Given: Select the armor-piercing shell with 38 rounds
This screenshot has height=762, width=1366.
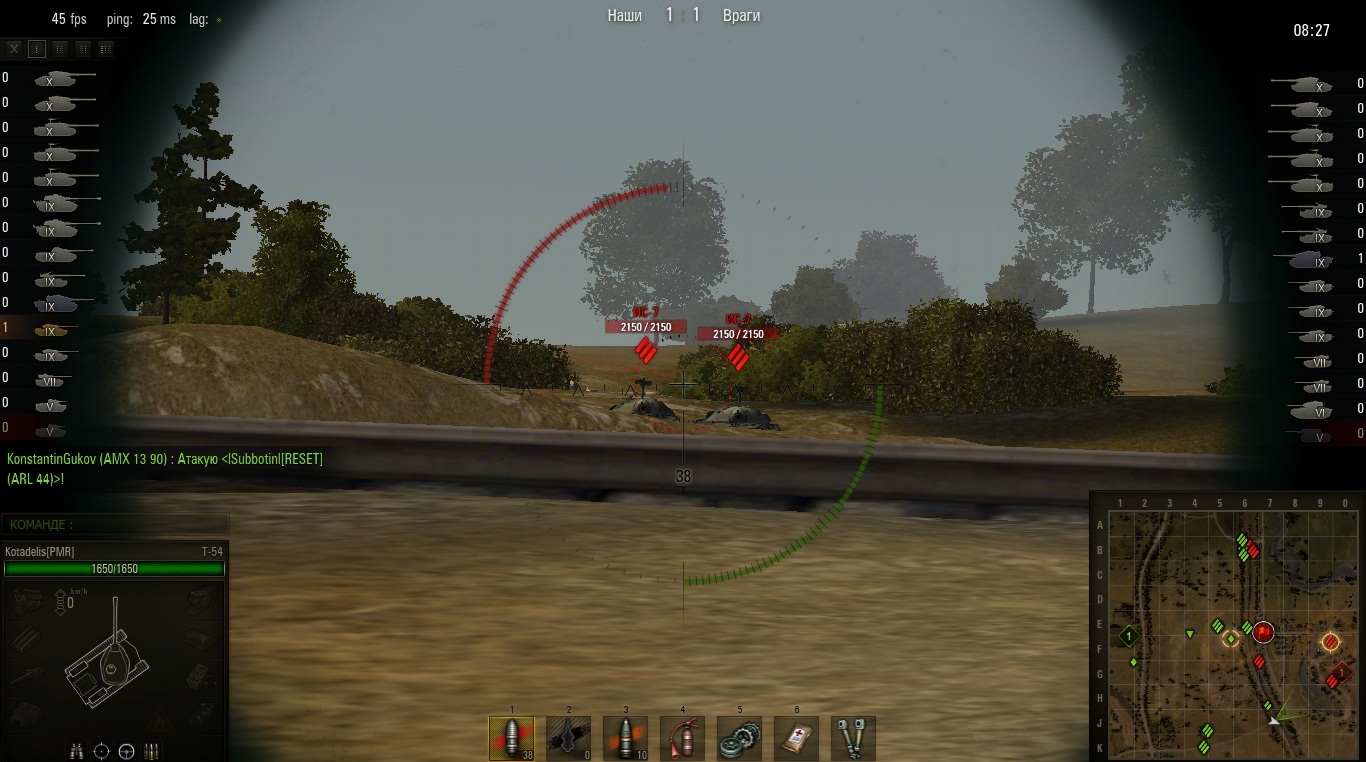Looking at the screenshot, I should 511,738.
